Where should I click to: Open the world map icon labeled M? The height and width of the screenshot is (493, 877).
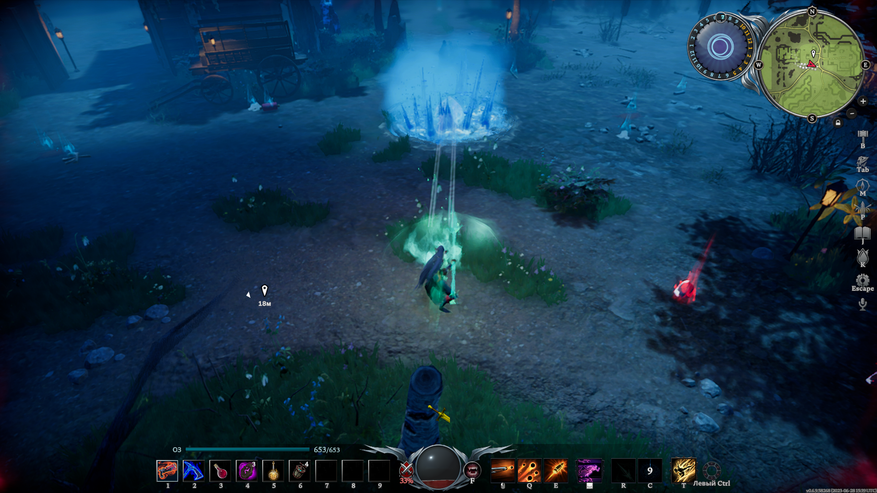pyautogui.click(x=862, y=186)
